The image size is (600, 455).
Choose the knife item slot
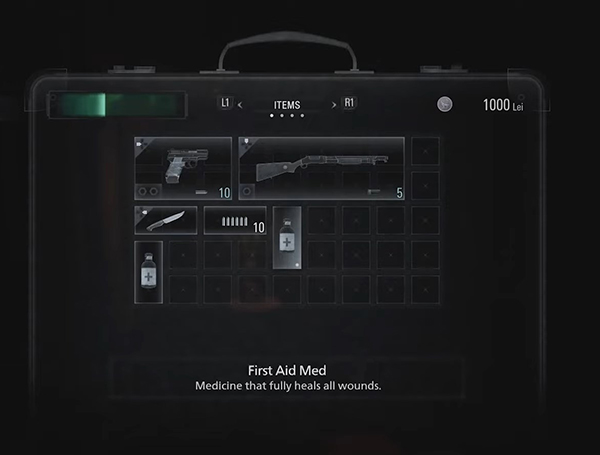click(166, 220)
